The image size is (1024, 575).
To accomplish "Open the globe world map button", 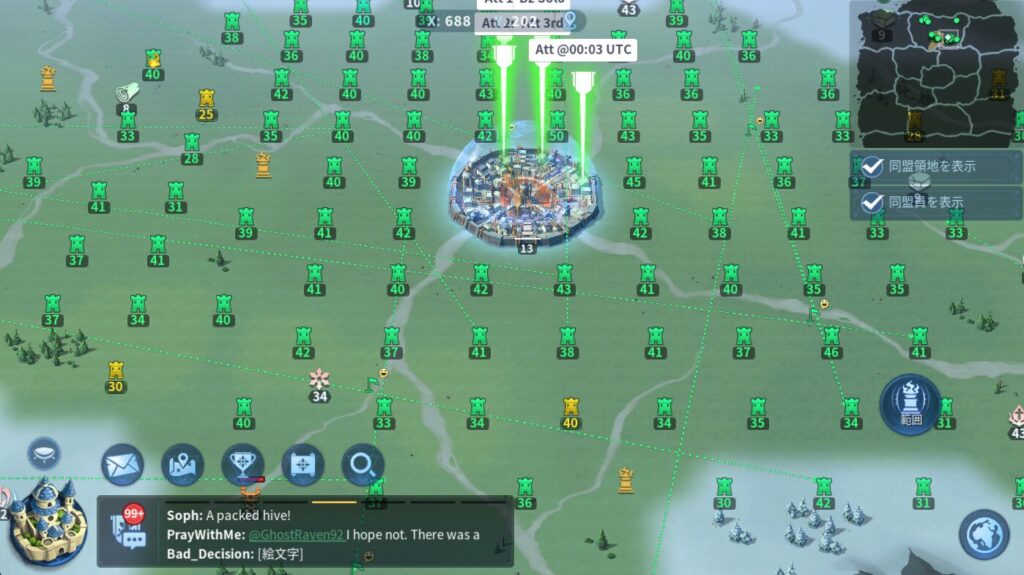I will 984,534.
